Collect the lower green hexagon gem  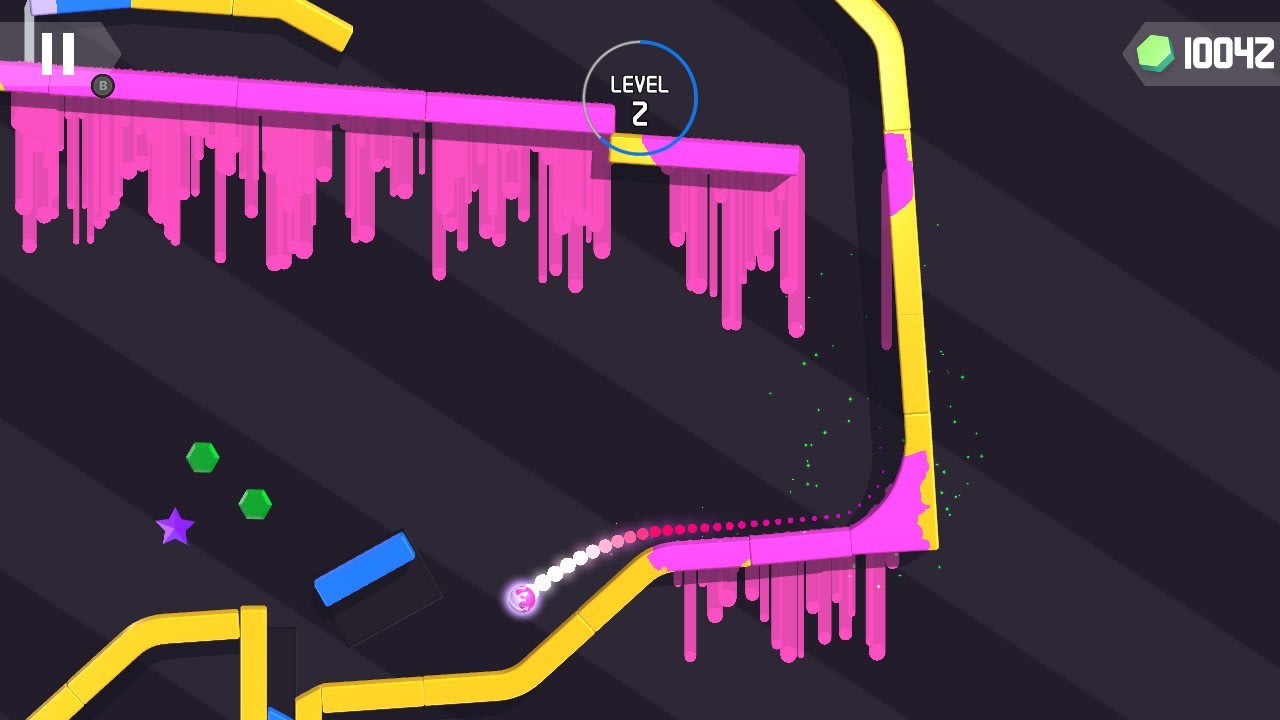[255, 504]
